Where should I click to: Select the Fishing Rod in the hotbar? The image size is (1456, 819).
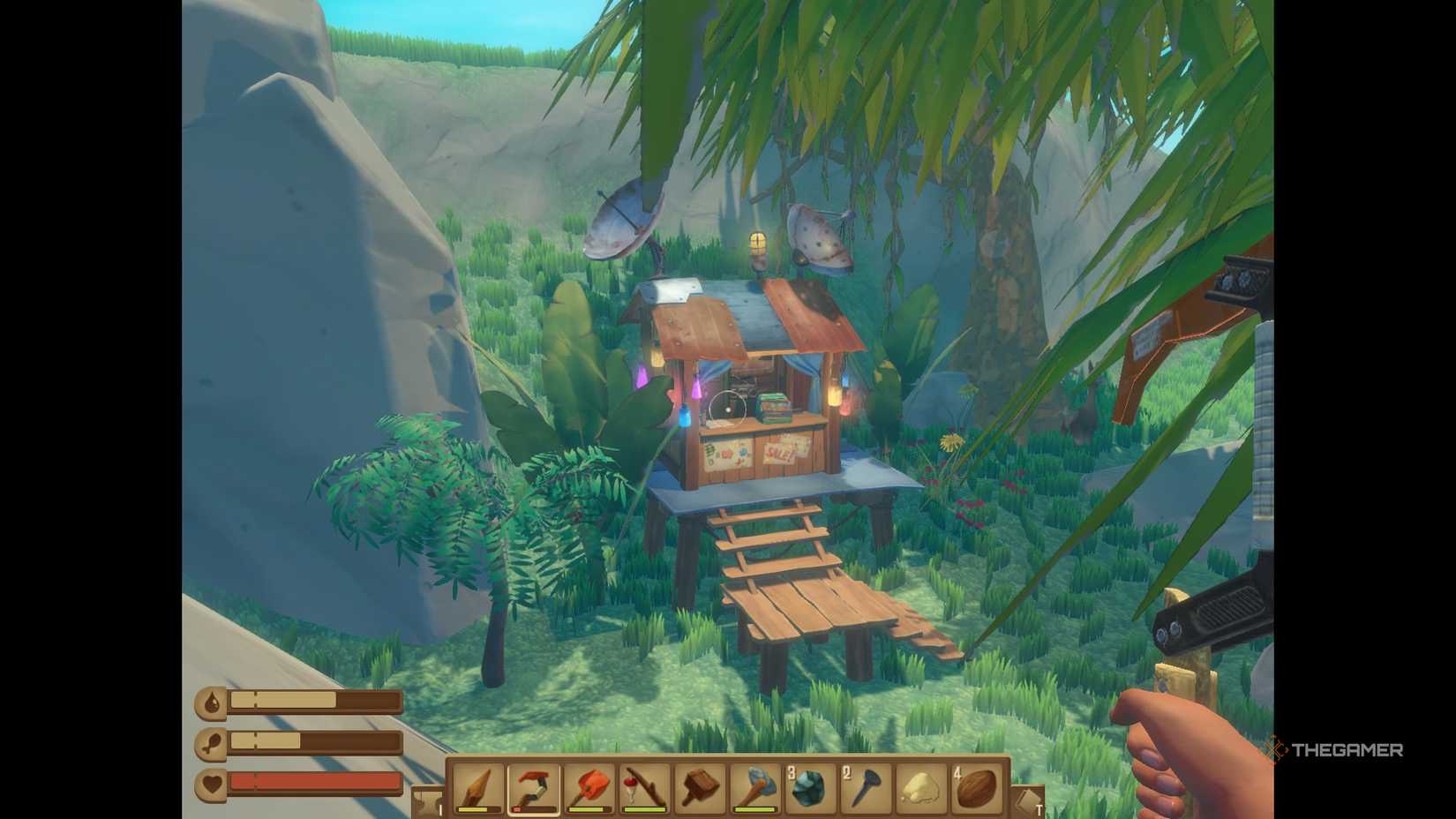point(647,791)
